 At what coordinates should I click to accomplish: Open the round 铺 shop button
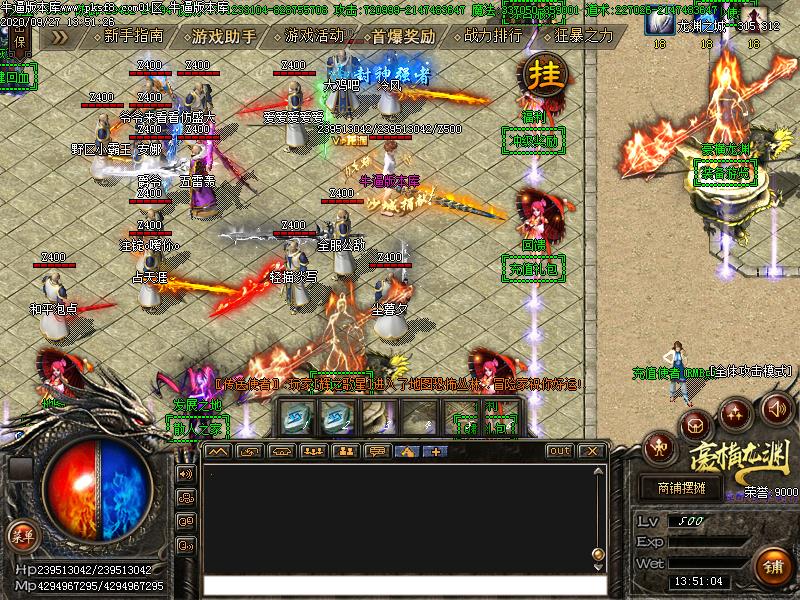773,566
